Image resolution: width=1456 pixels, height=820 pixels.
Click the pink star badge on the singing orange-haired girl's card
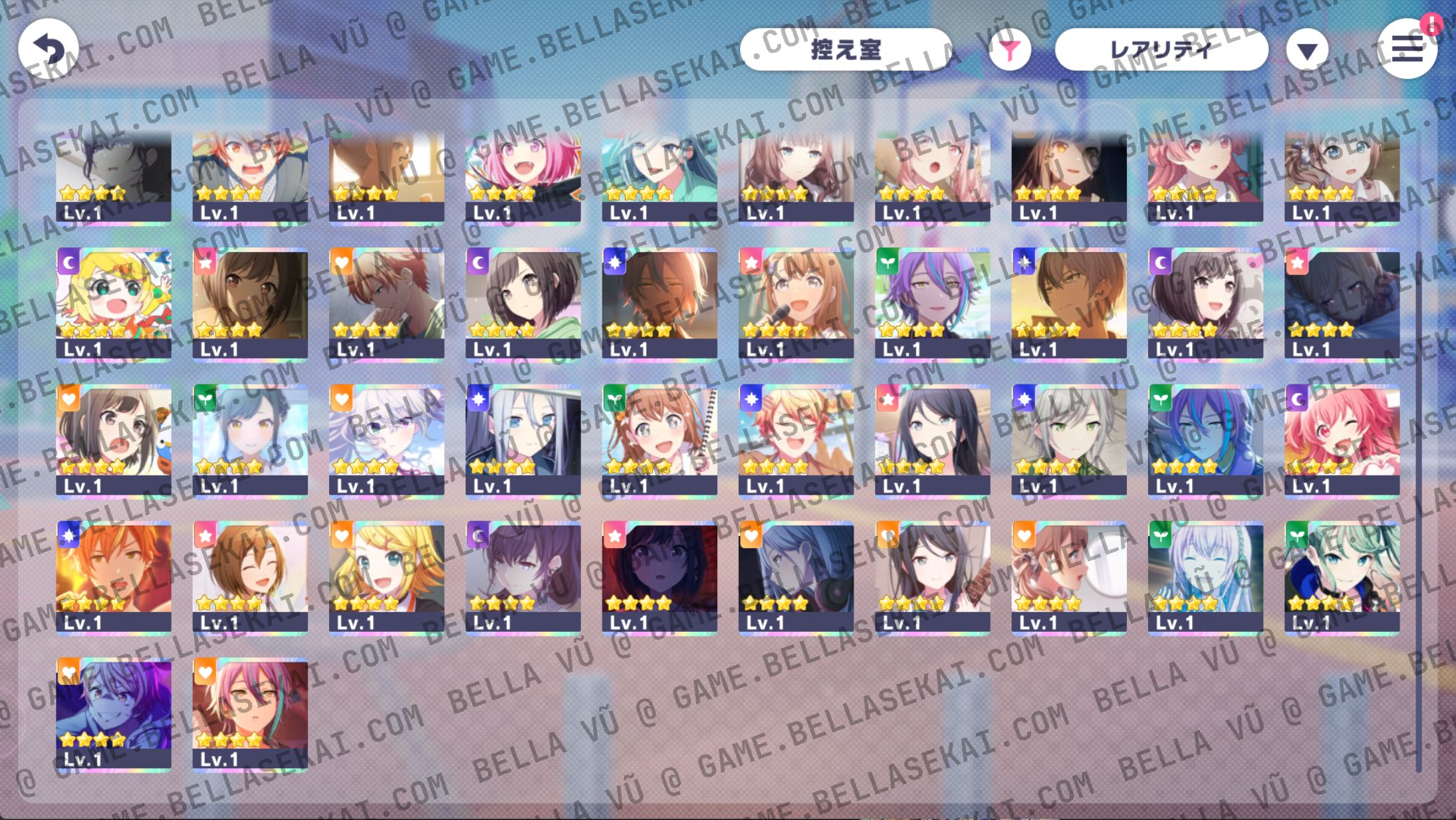tap(751, 264)
